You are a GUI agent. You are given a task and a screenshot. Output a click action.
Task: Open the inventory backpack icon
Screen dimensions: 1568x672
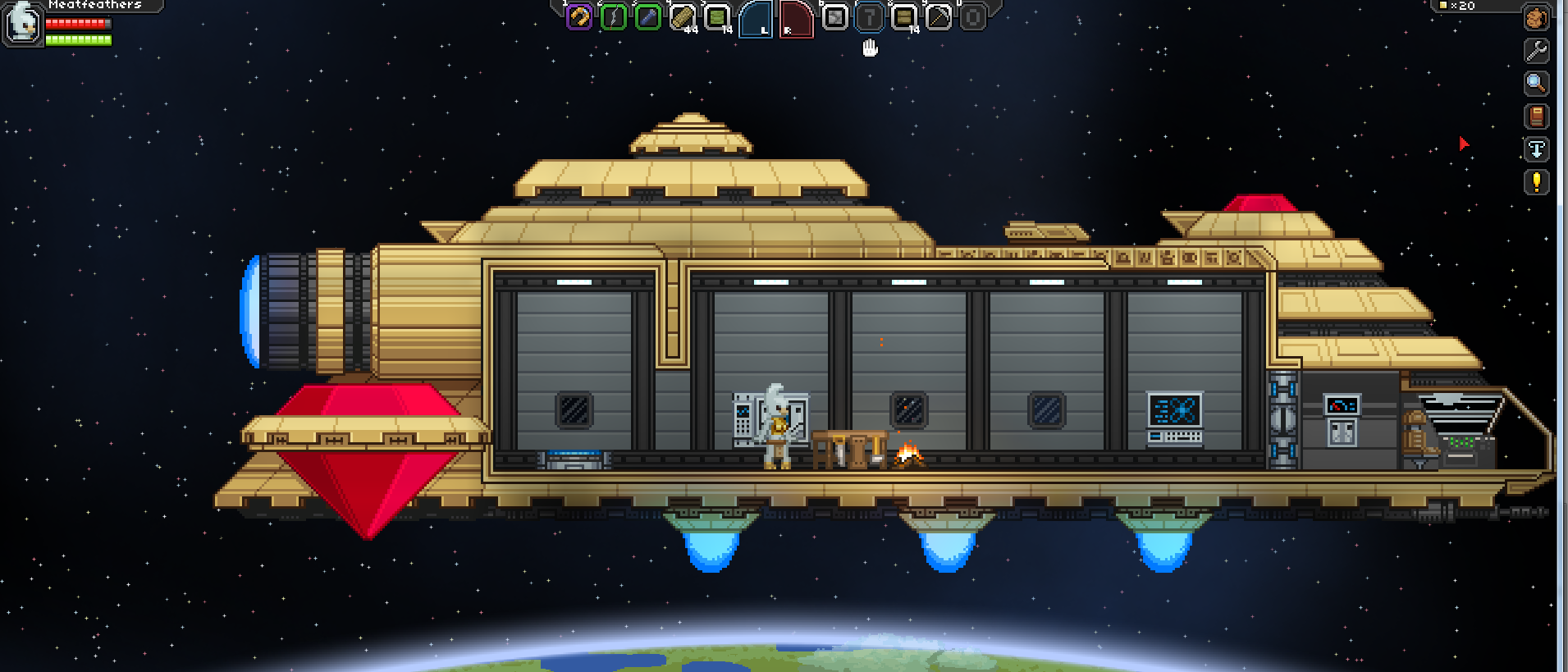tap(1538, 18)
